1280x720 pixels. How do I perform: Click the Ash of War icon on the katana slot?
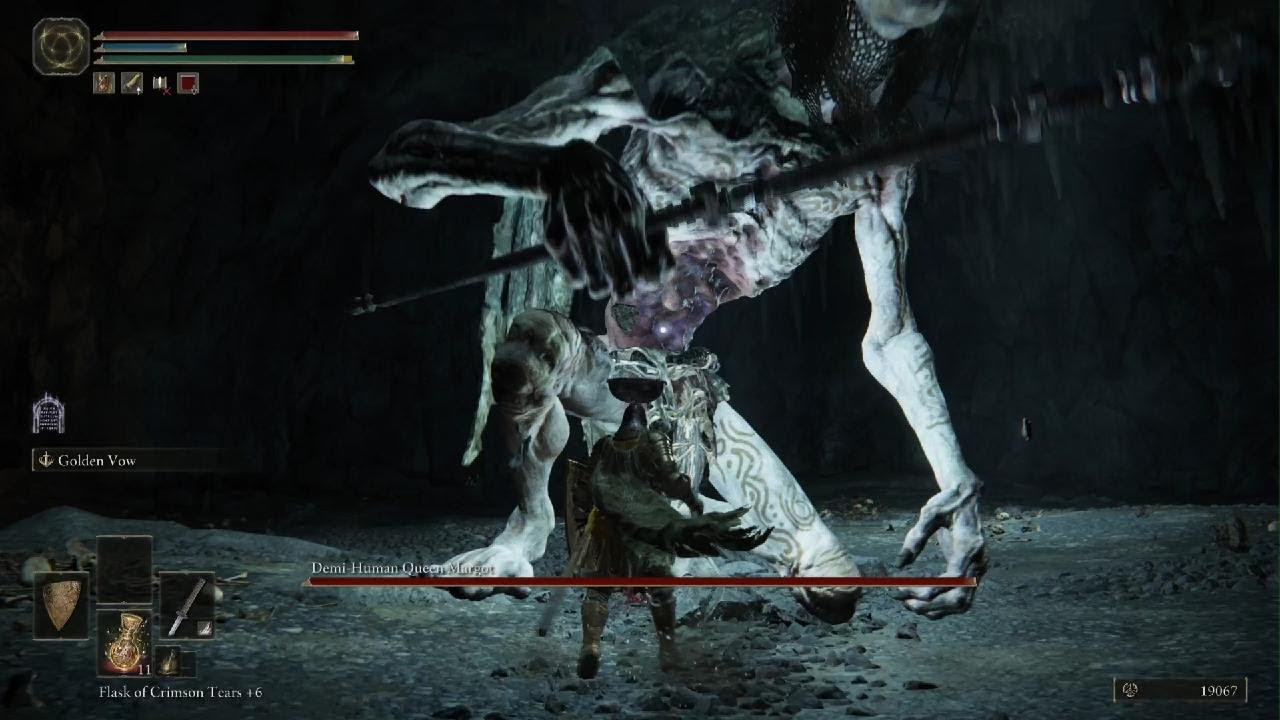(206, 630)
